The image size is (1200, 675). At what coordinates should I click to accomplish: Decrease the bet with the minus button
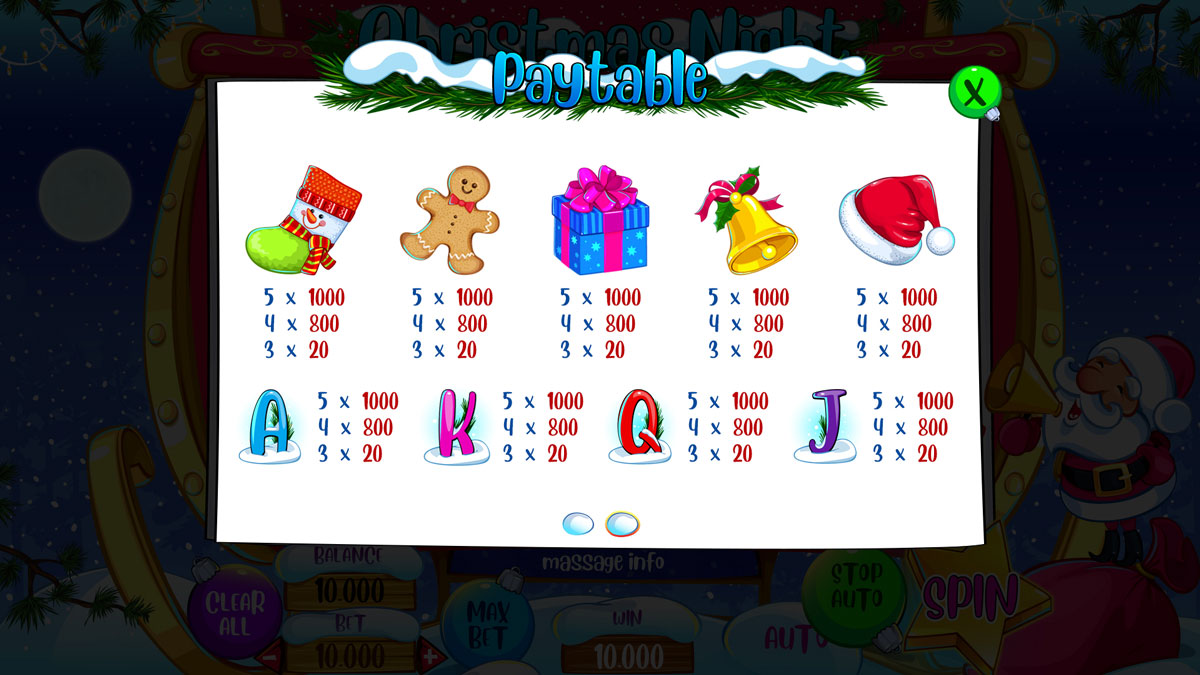[271, 657]
